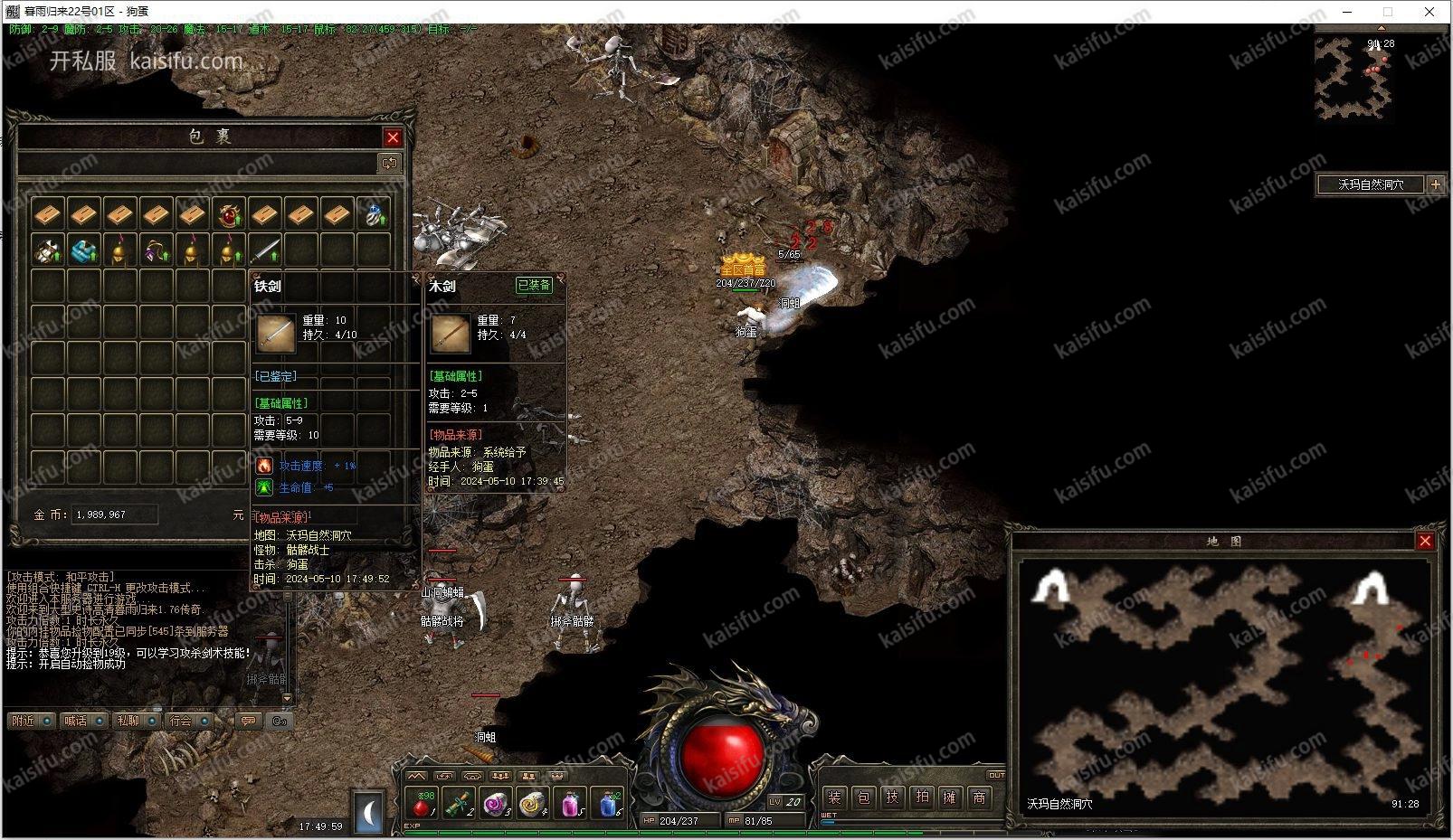Screen dimensions: 1453x840
Task: Use the blue potion in hotbar slot 6
Action: 609,803
